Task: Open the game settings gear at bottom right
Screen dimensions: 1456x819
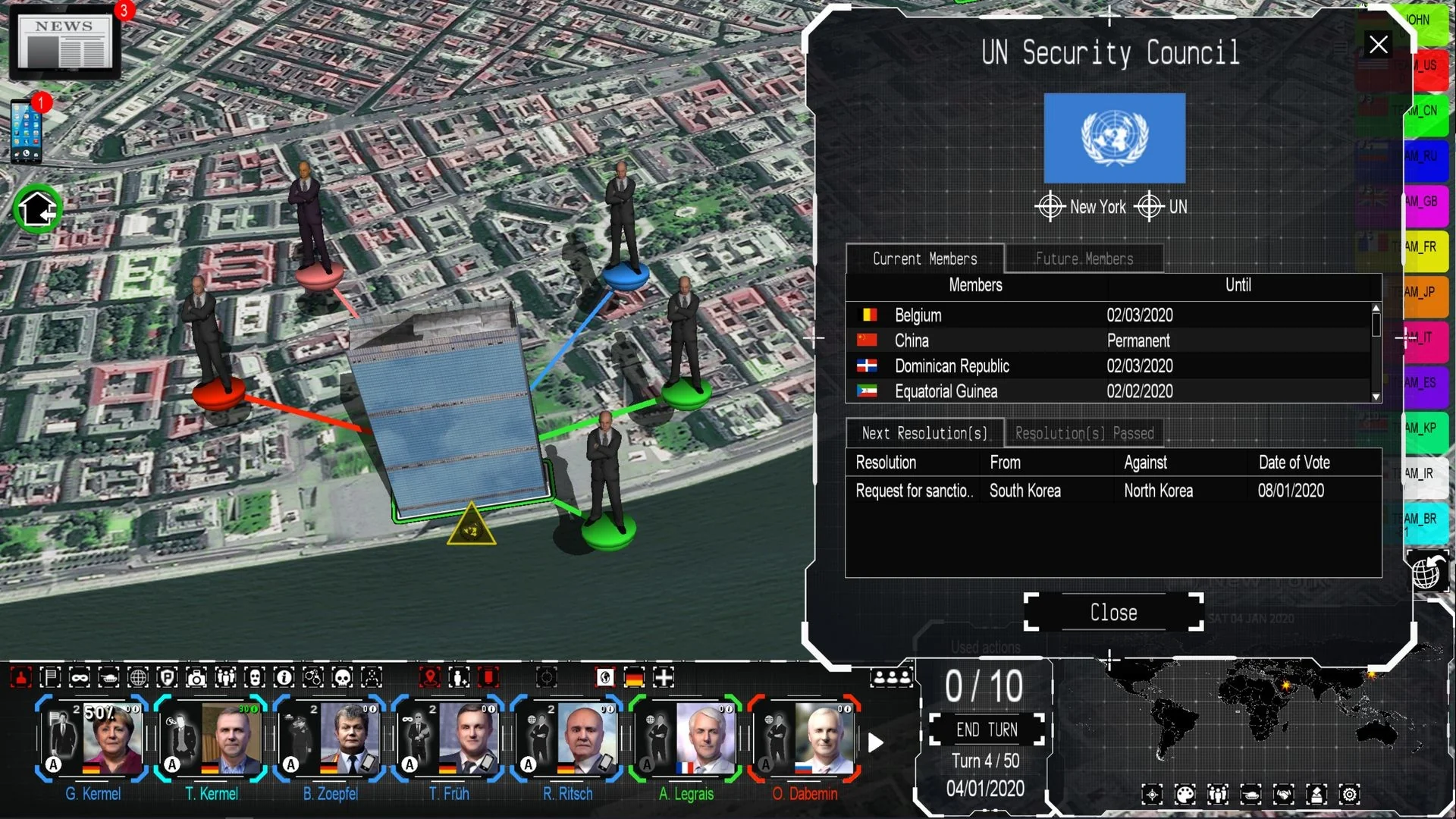Action: tap(1350, 794)
